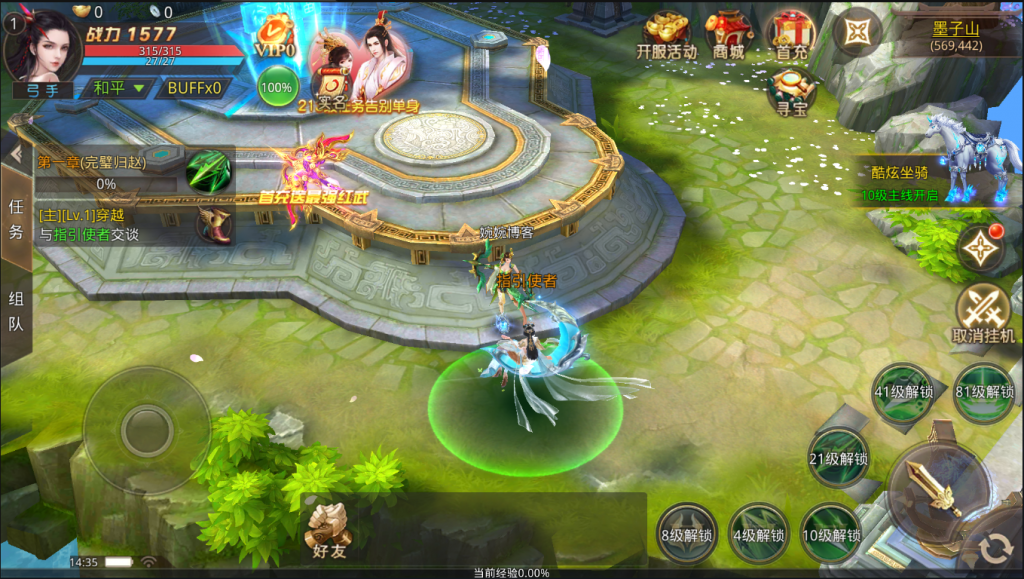This screenshot has height=579, width=1024.
Task: Open the 寻宝 treasure hunt icon
Action: point(791,93)
